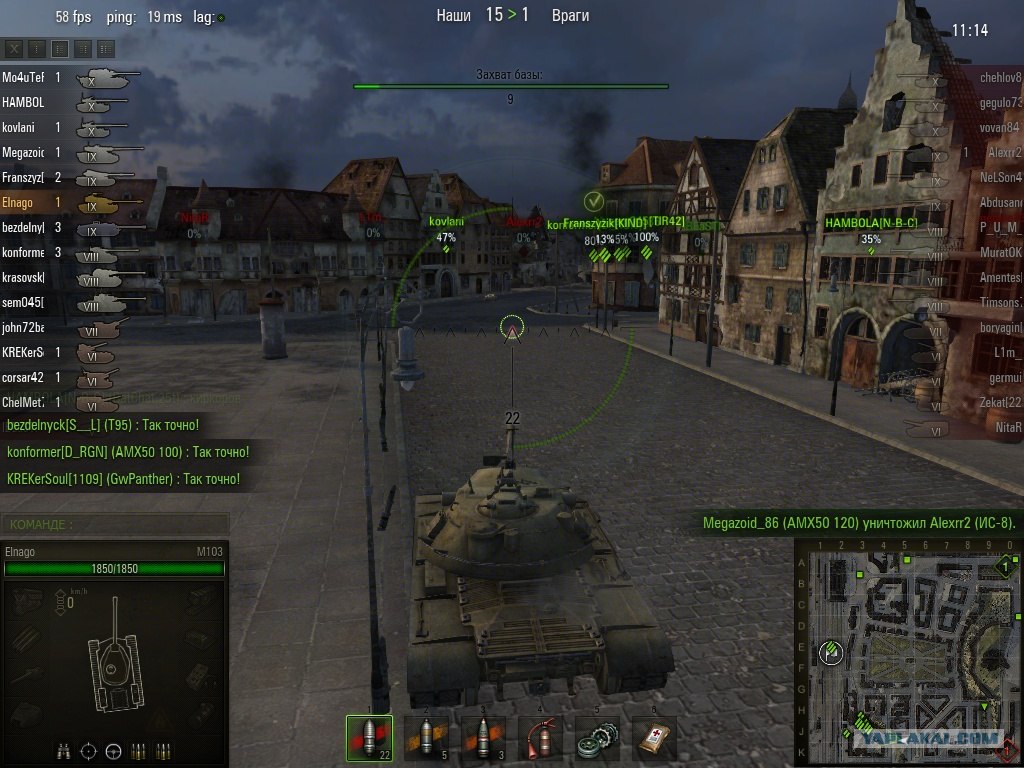Click the binoculars crew icon
1024x768 pixels.
point(63,750)
